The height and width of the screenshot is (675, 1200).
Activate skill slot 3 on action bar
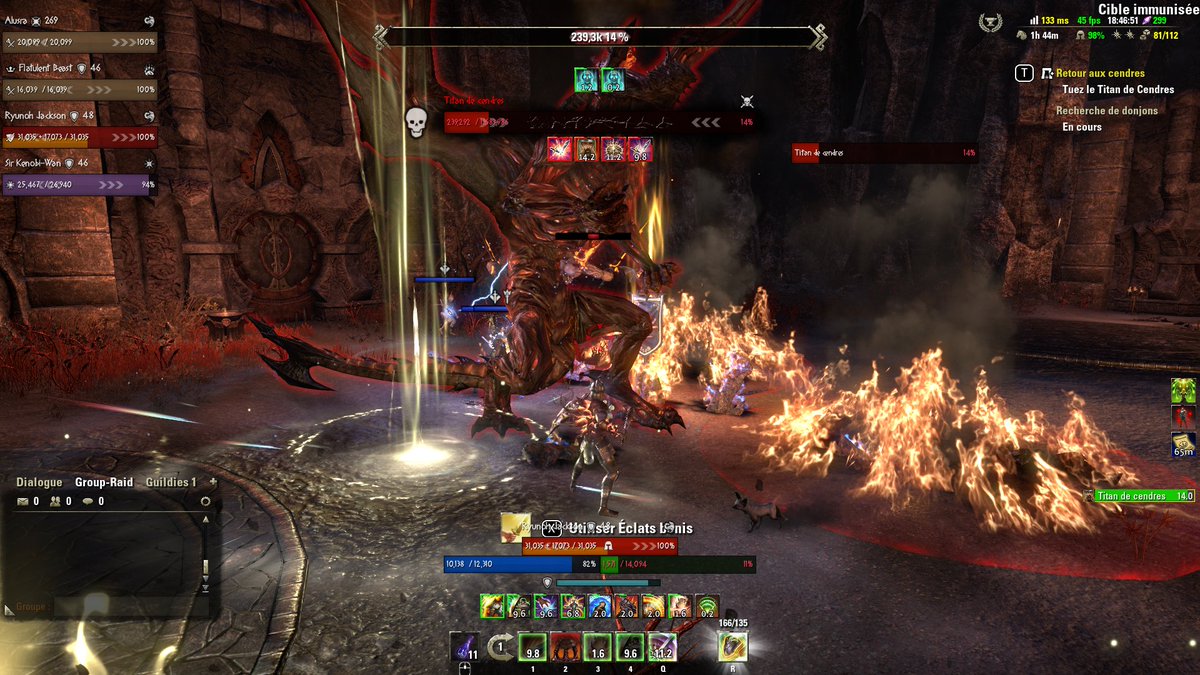coord(597,647)
